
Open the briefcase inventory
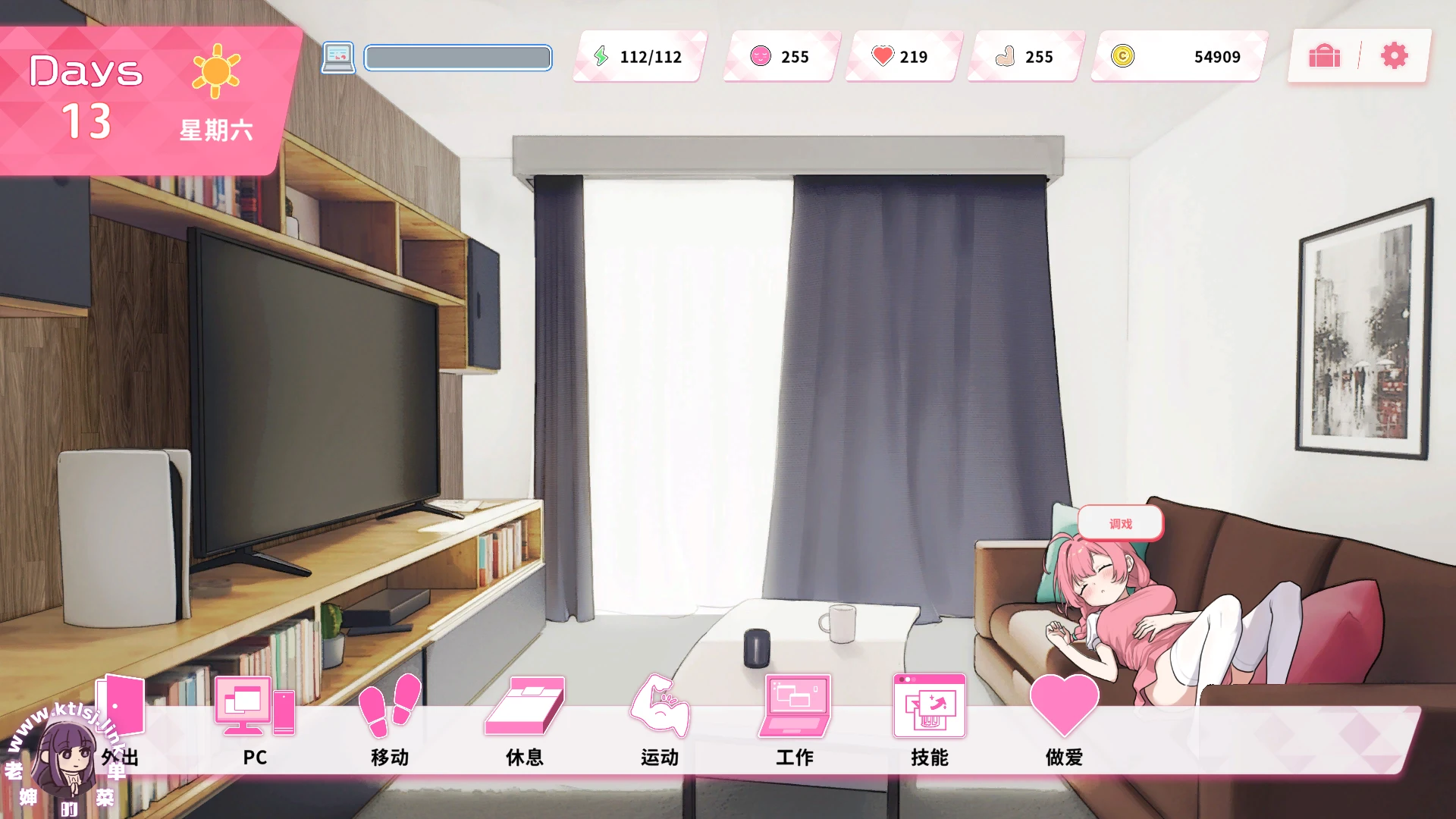(1324, 56)
